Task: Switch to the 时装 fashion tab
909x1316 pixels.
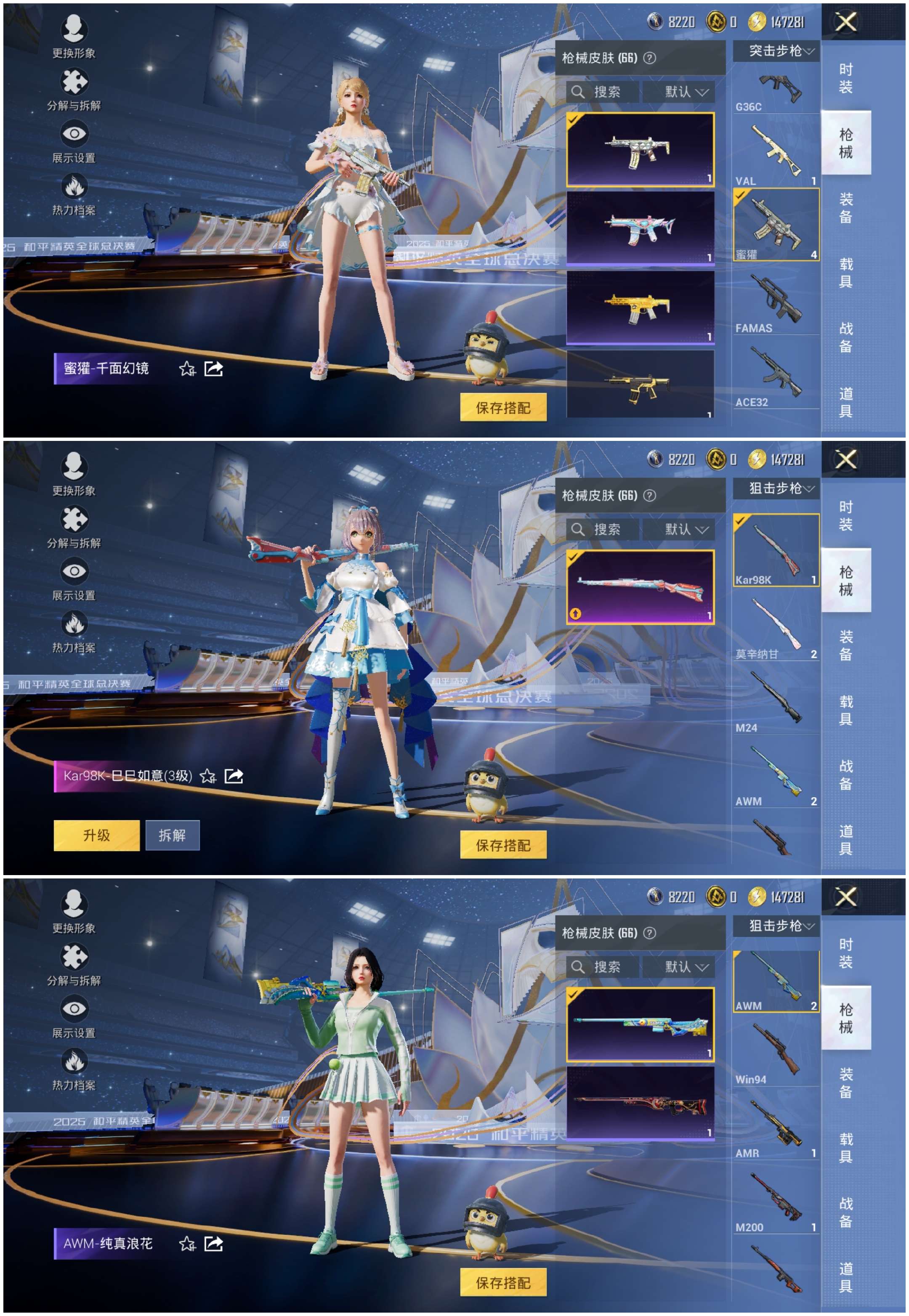Action: pos(846,77)
